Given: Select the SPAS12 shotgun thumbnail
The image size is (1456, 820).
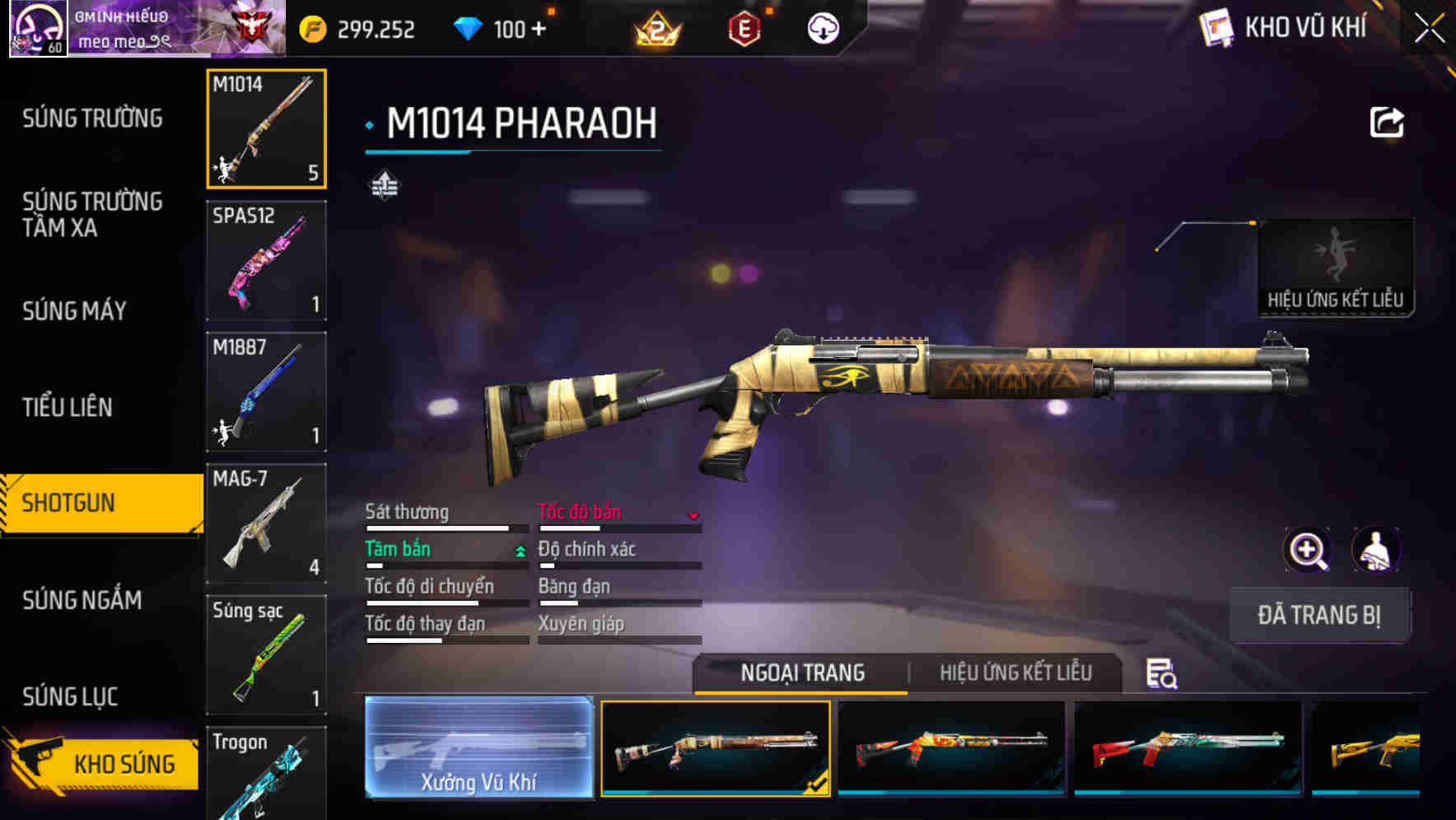Looking at the screenshot, I should (266, 260).
